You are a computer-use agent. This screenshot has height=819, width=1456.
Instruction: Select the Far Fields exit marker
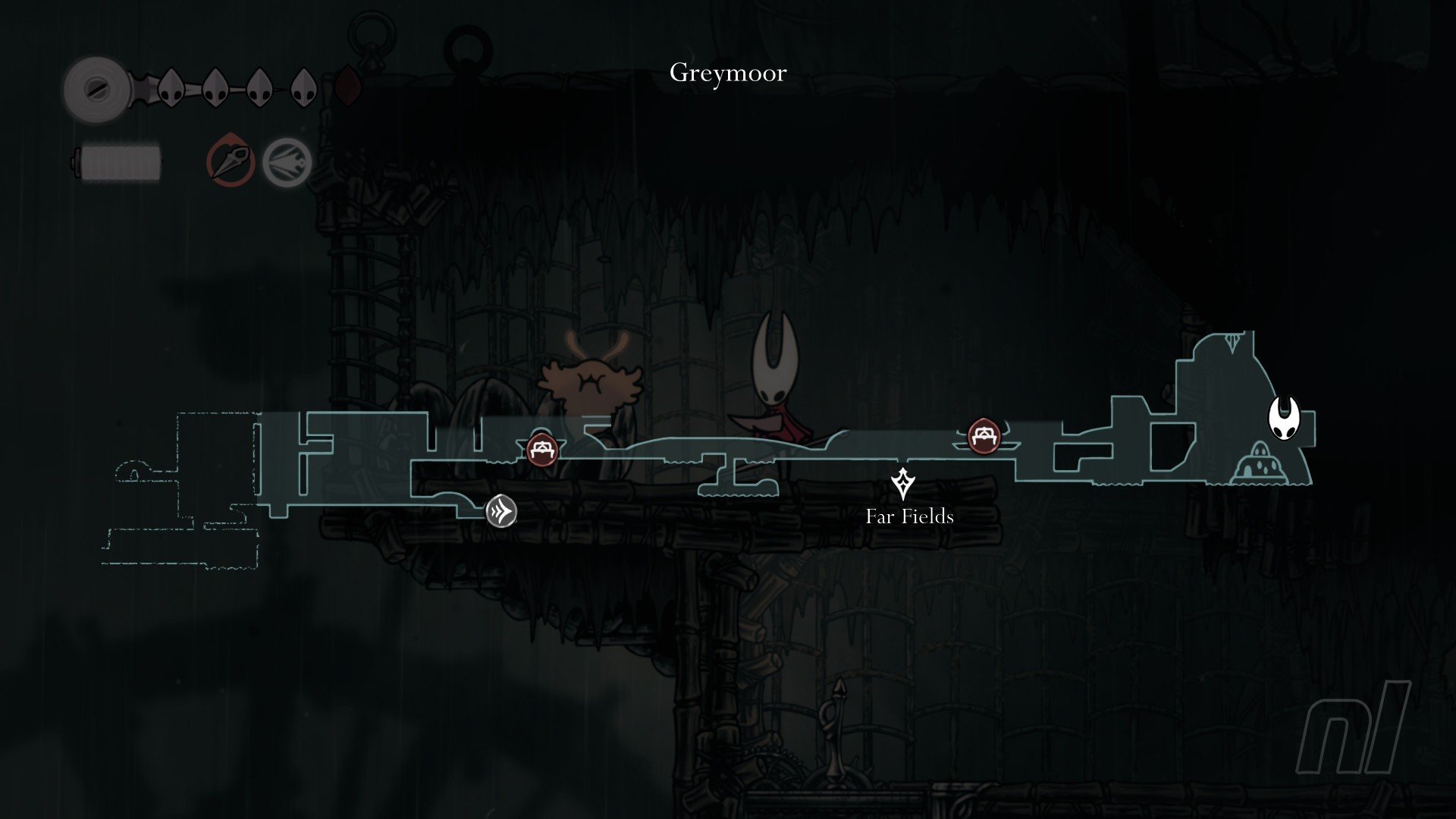(902, 484)
